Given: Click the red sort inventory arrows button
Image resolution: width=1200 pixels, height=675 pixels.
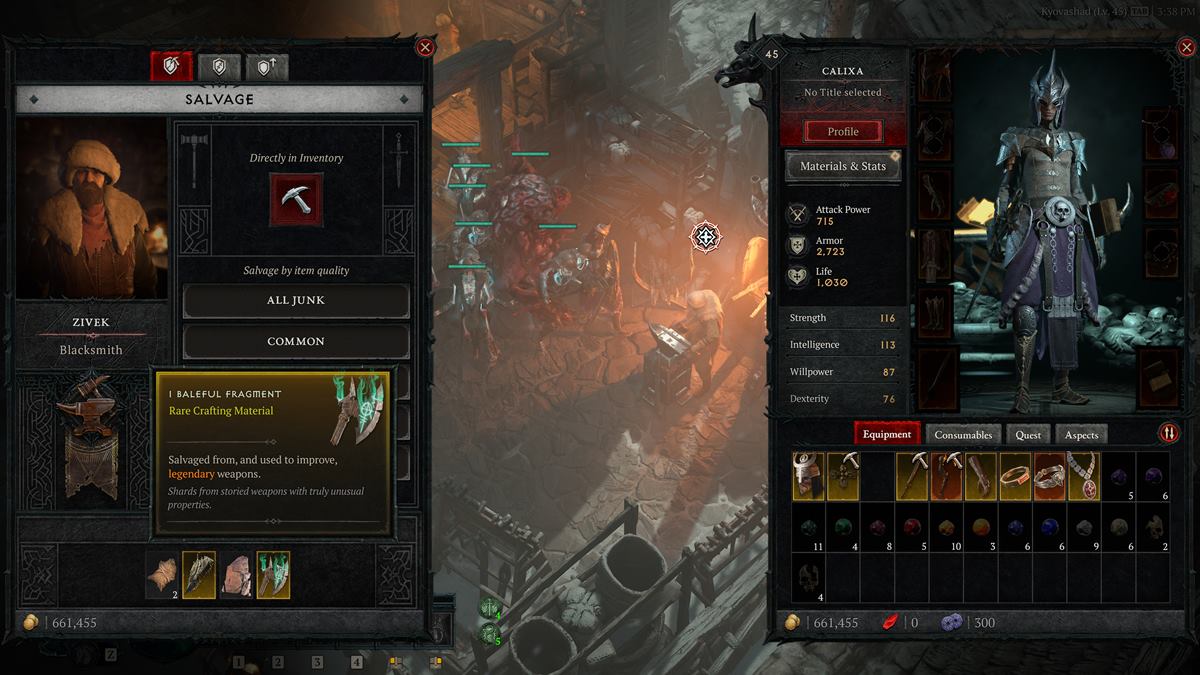Looking at the screenshot, I should 1168,433.
